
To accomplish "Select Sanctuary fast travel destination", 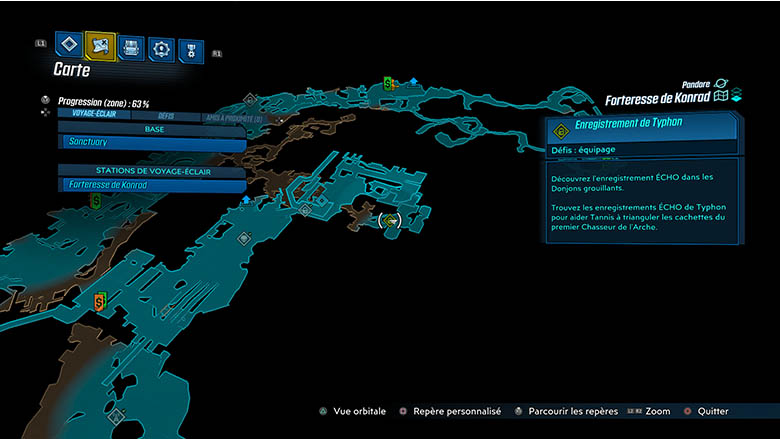I will (x=152, y=144).
